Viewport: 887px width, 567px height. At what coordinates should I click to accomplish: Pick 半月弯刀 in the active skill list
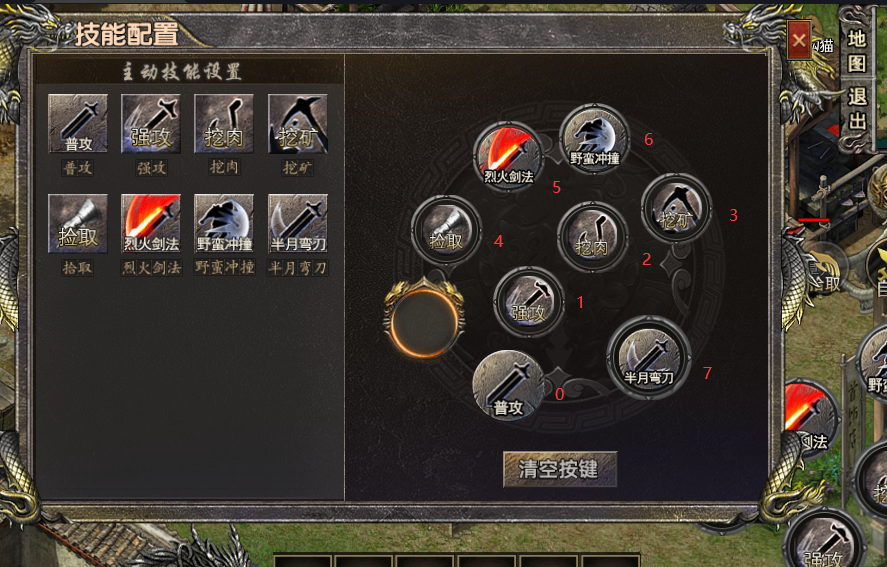pos(297,224)
